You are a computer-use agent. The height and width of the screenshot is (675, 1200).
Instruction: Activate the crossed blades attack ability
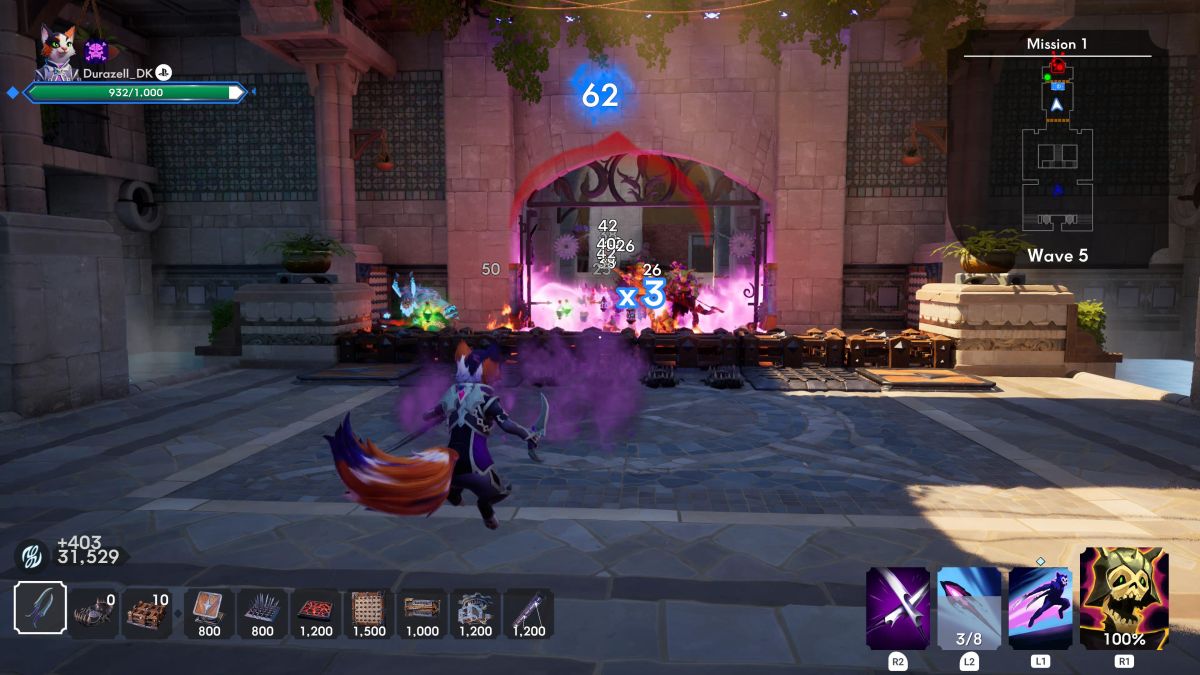pyautogui.click(x=898, y=608)
